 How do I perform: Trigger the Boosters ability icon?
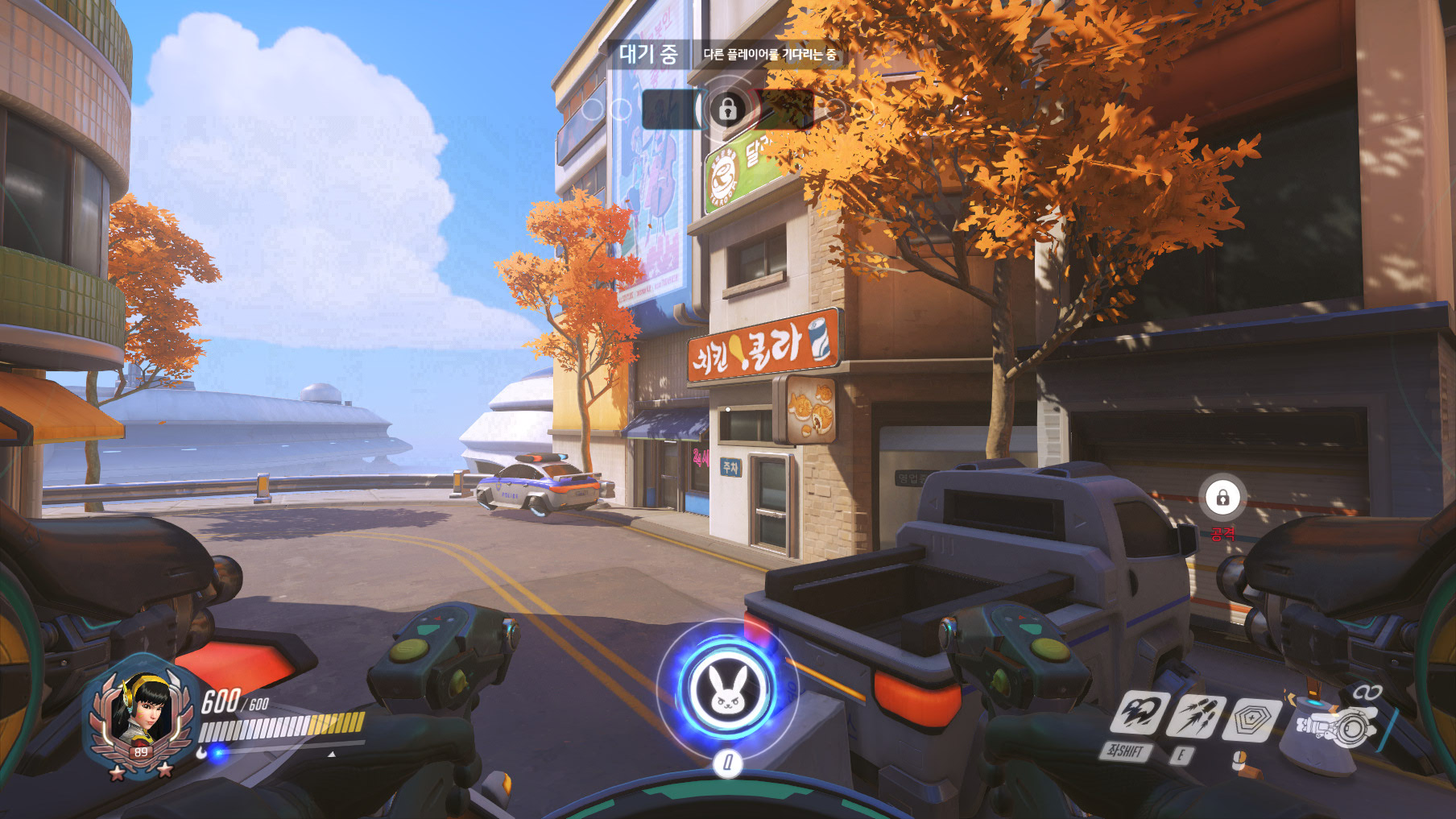(x=1138, y=713)
